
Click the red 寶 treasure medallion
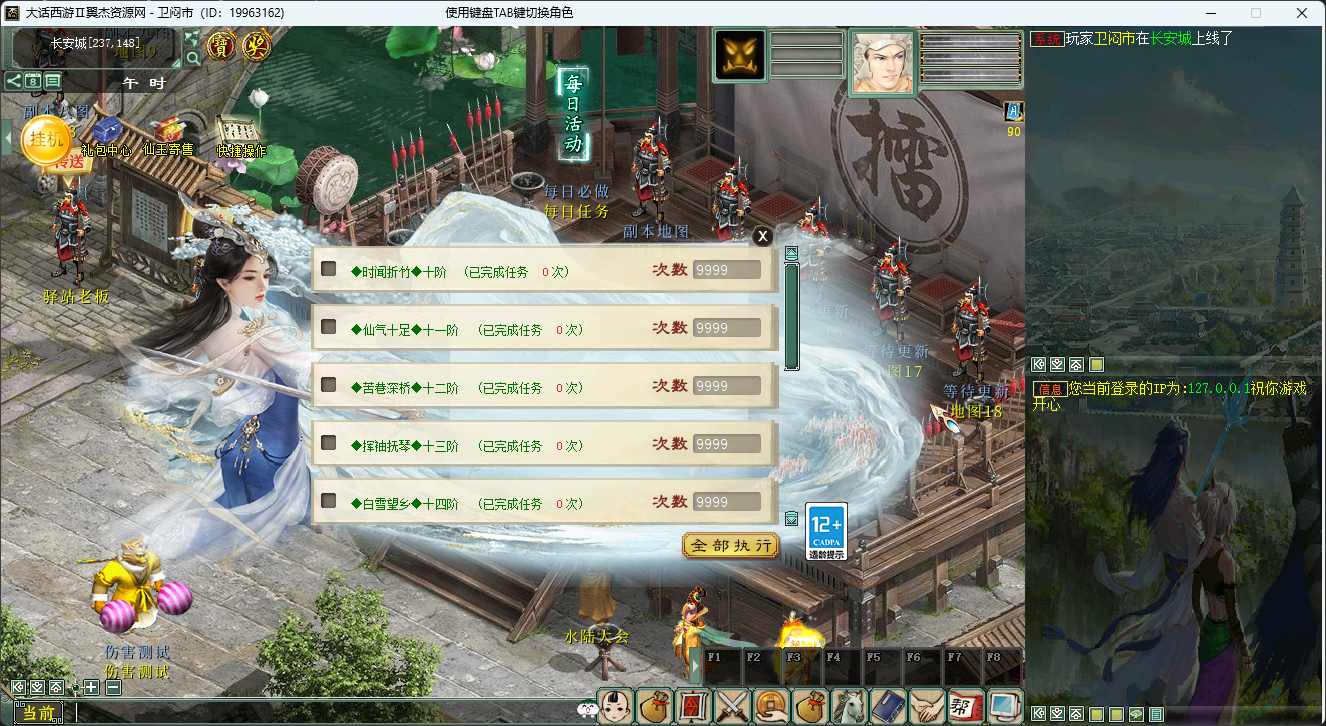pyautogui.click(x=221, y=45)
